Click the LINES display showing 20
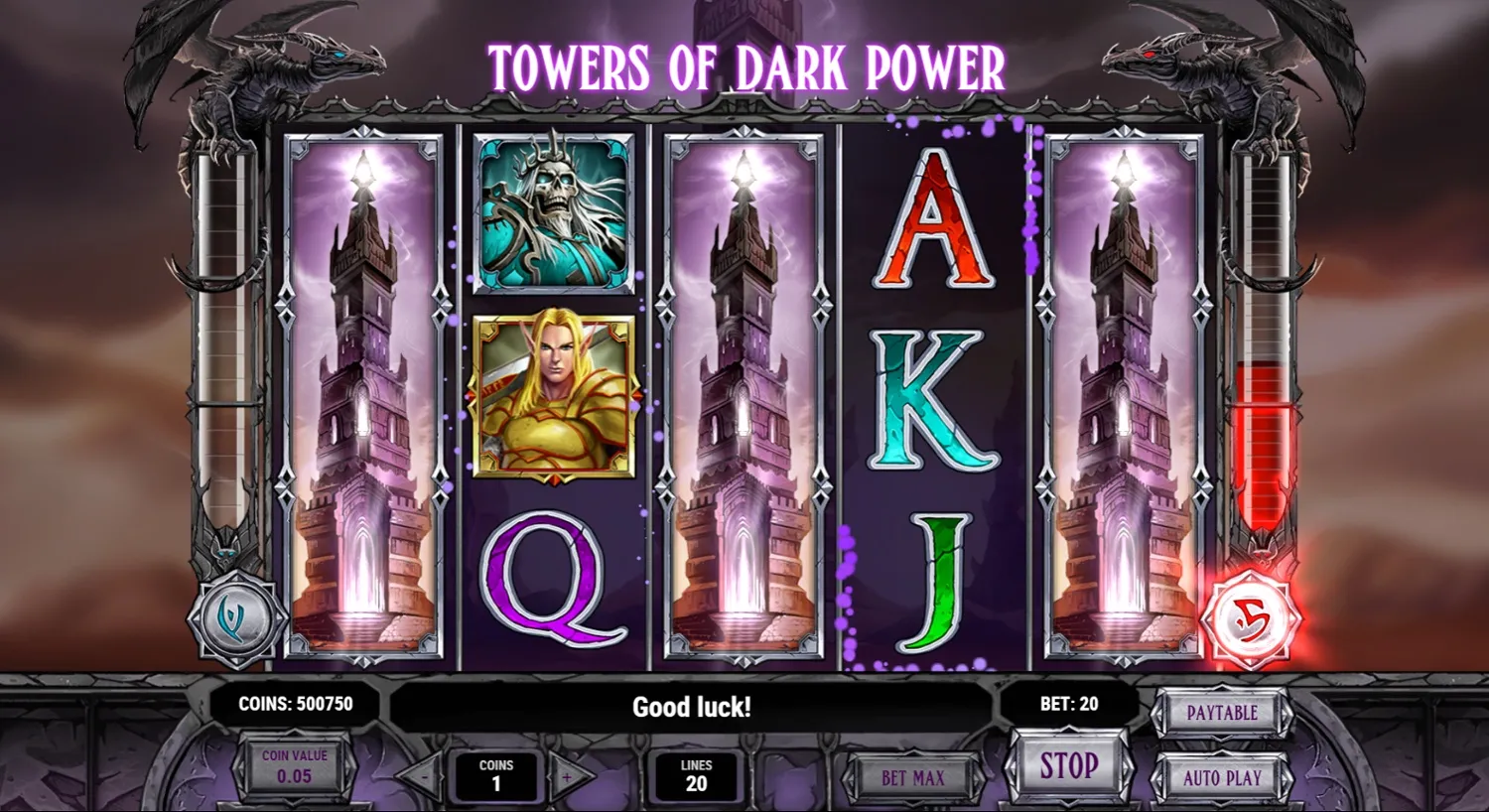Viewport: 1489px width, 812px height. point(697,774)
